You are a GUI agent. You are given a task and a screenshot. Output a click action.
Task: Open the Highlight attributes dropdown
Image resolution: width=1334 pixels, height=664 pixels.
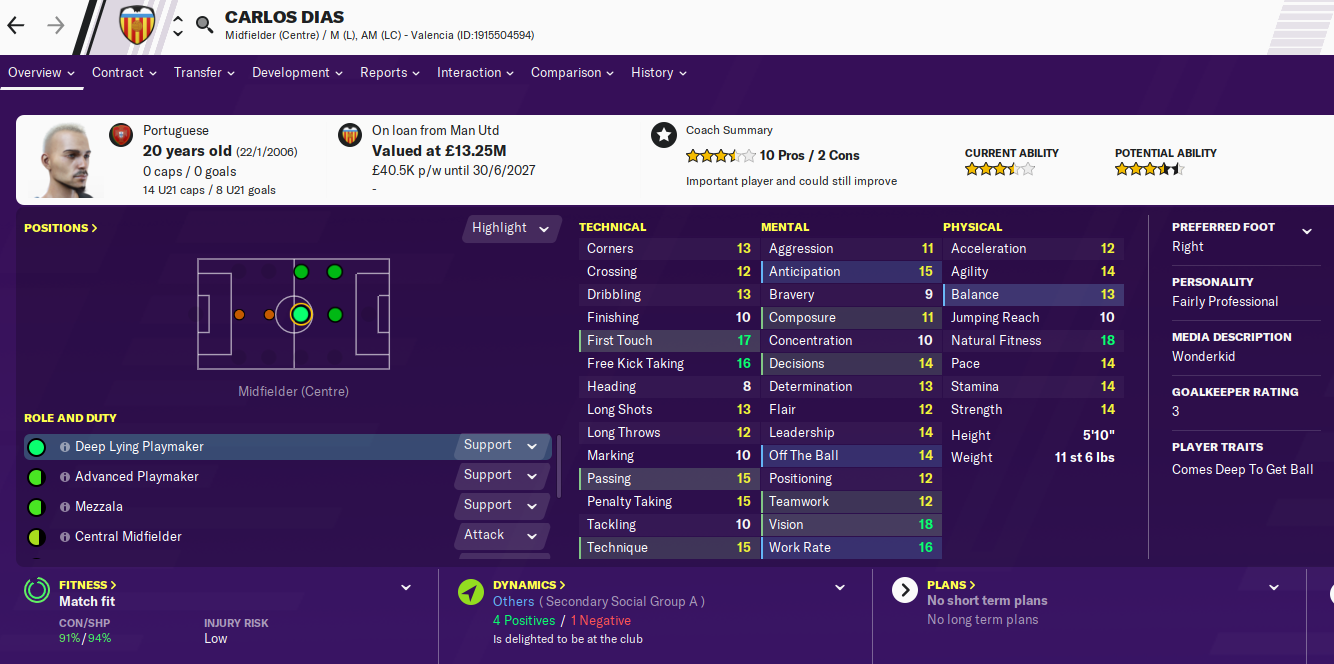click(x=511, y=228)
